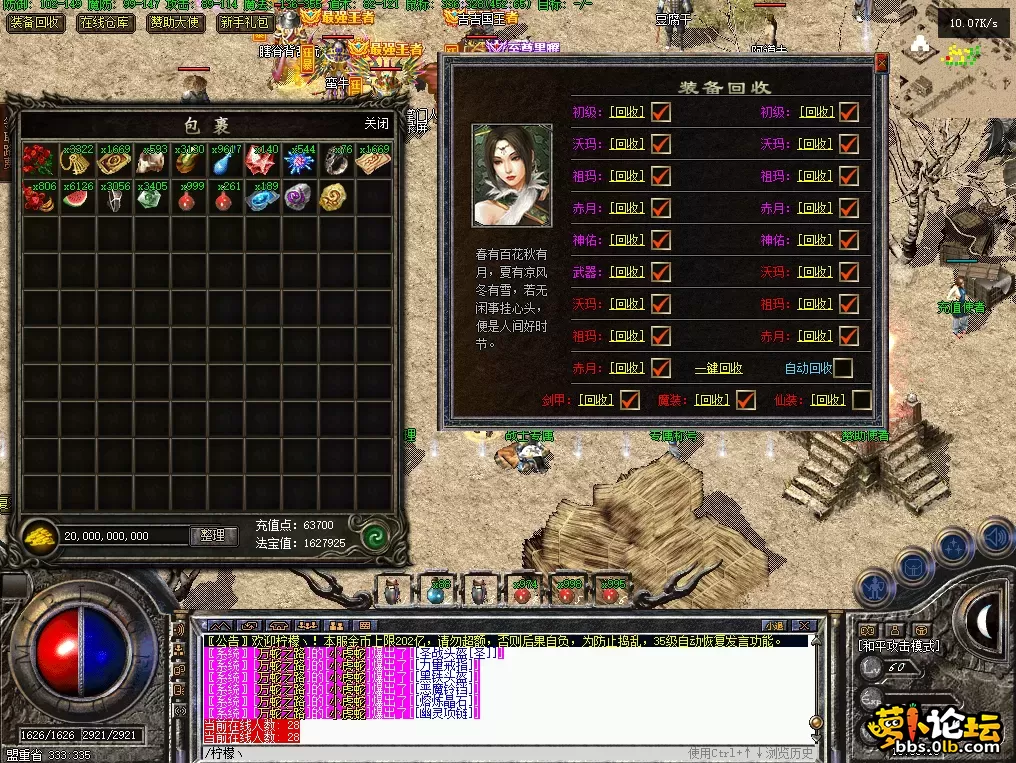Viewport: 1016px width, 763px height.
Task: Click the green swirl button in bag
Action: click(375, 535)
